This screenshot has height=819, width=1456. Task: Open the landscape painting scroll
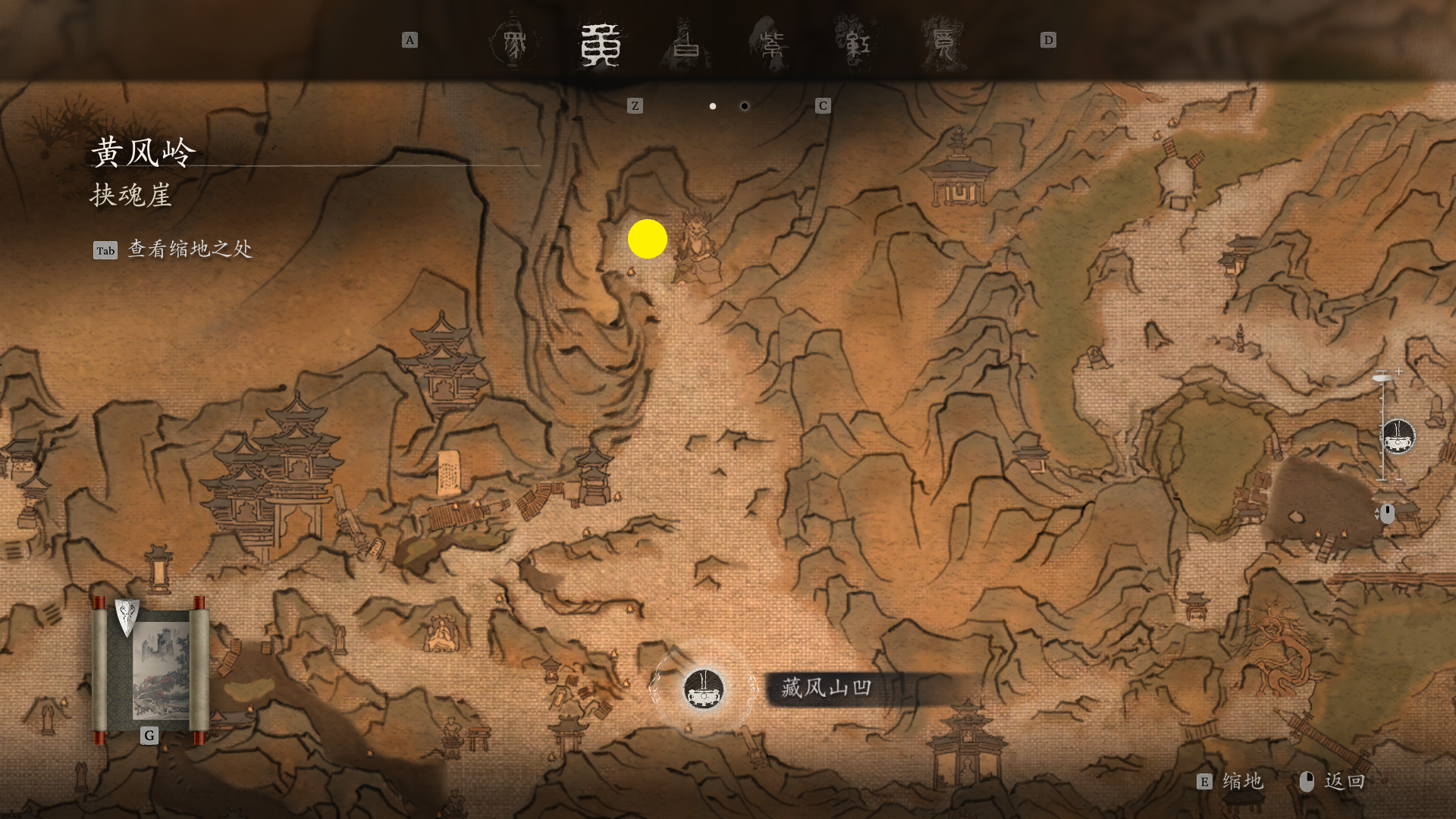(x=150, y=667)
